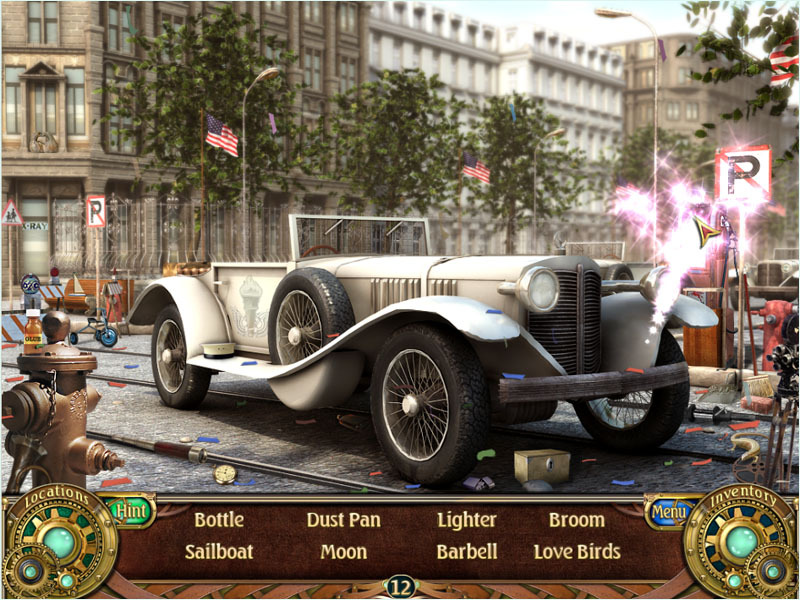Open the Locations gear dial

[59, 542]
